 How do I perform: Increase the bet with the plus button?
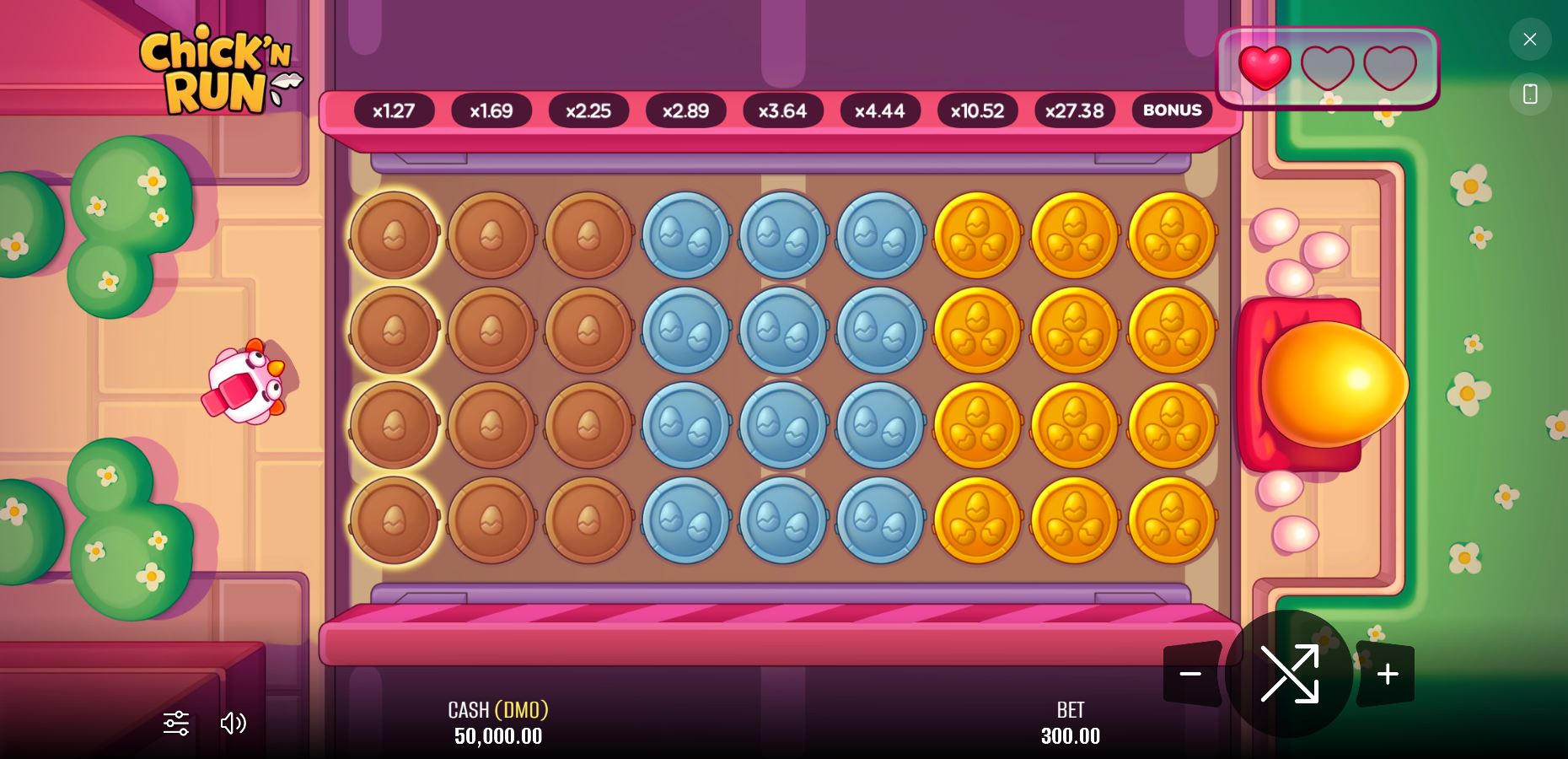tap(1387, 674)
